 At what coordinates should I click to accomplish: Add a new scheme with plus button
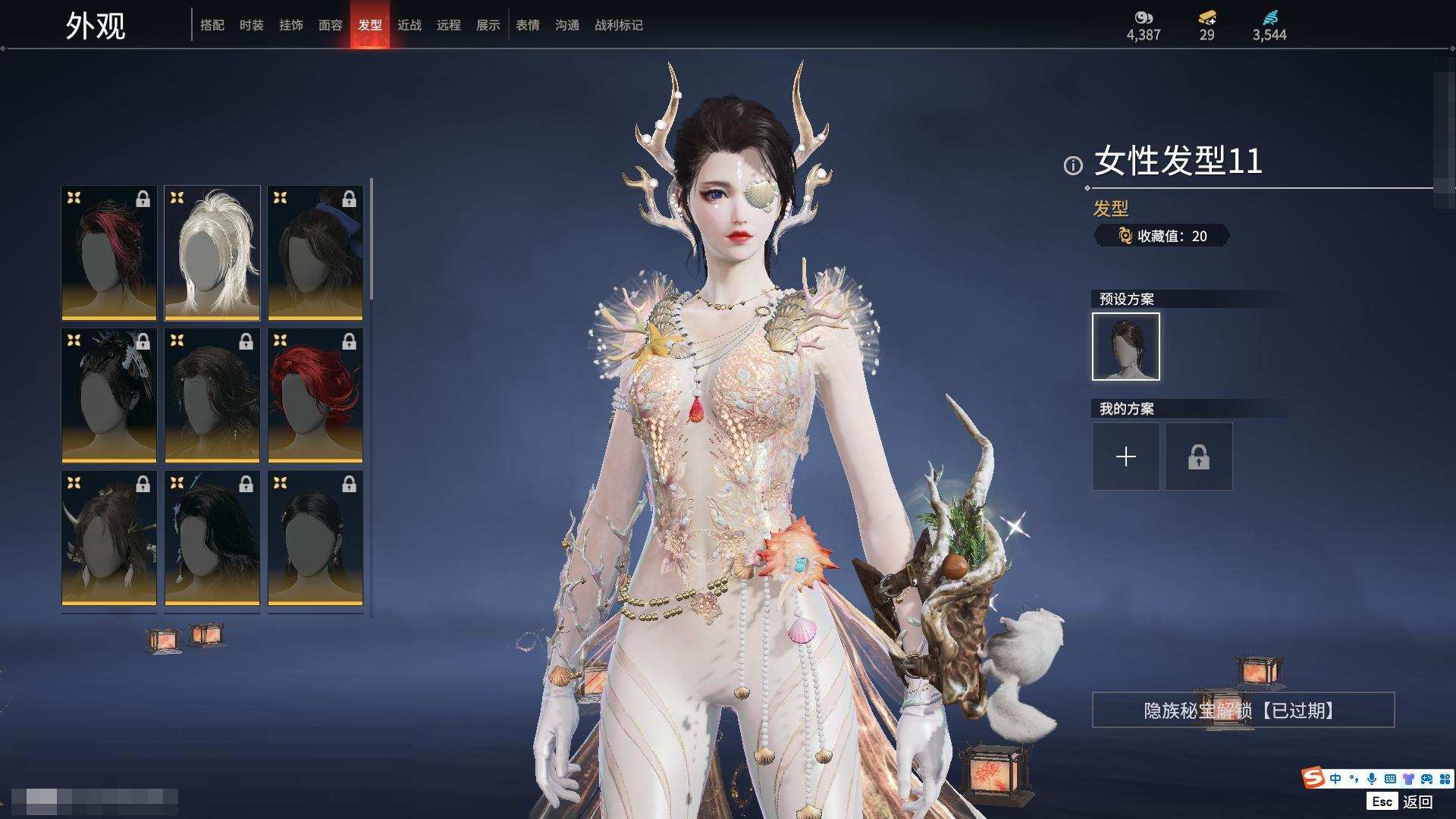[x=1126, y=457]
